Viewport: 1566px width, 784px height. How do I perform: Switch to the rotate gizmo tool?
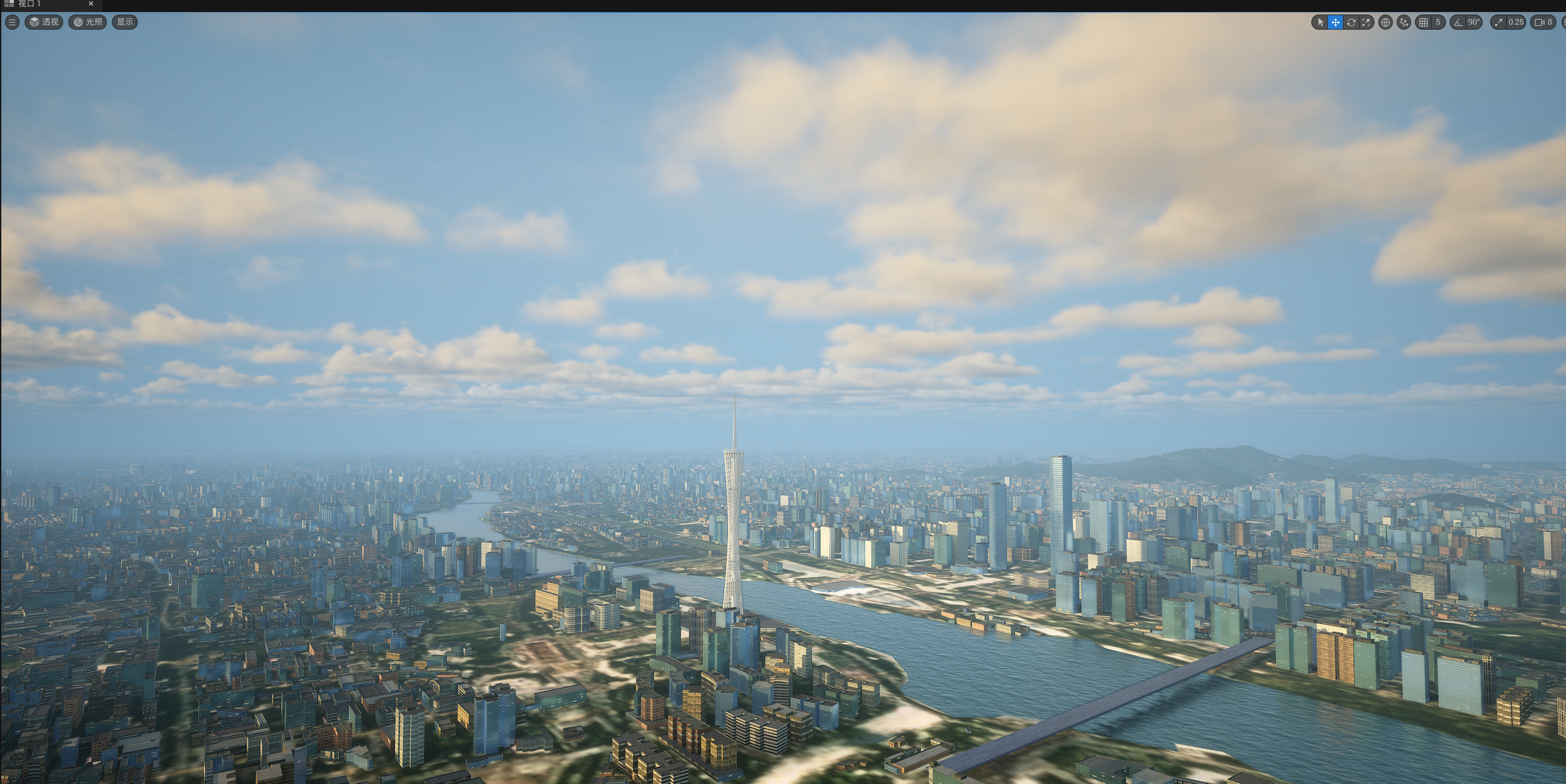[x=1351, y=22]
